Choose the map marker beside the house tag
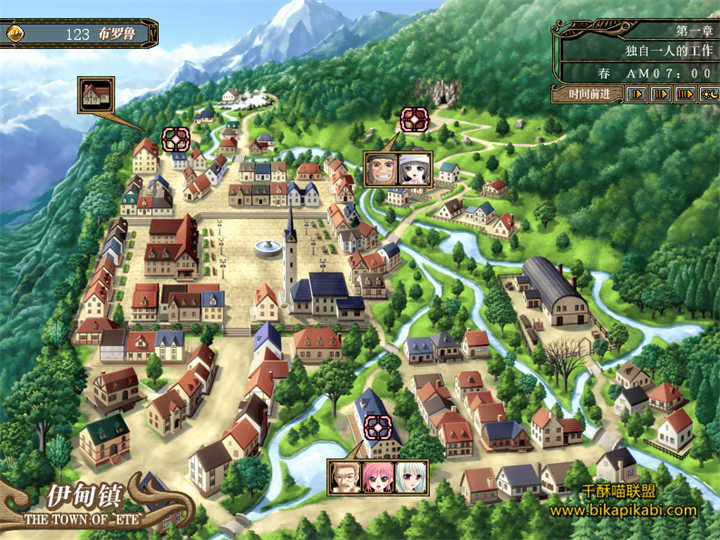 pyautogui.click(x=176, y=139)
